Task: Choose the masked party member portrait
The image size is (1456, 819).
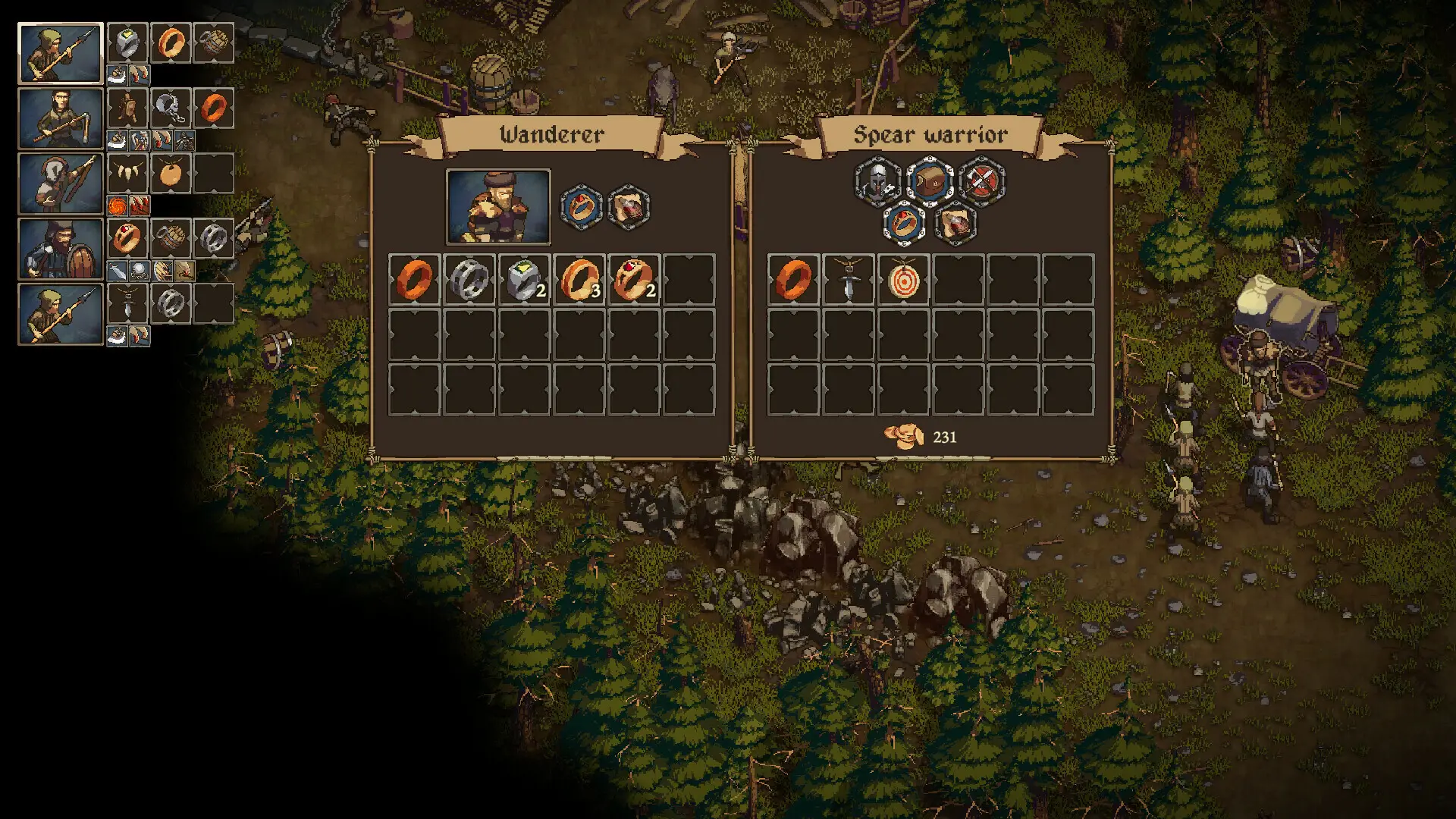Action: pos(61,184)
